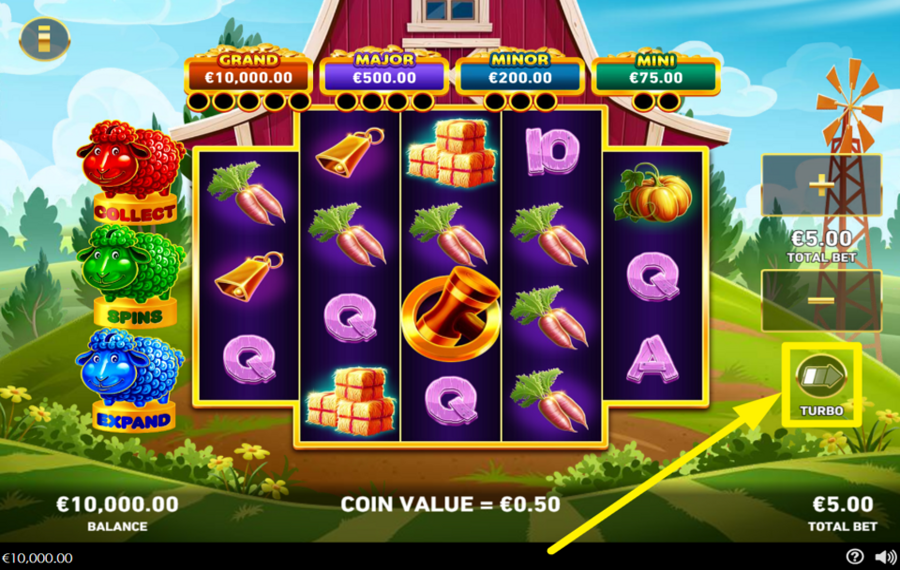The image size is (900, 570).
Task: Toggle Turbo spin mode
Action: click(x=821, y=378)
